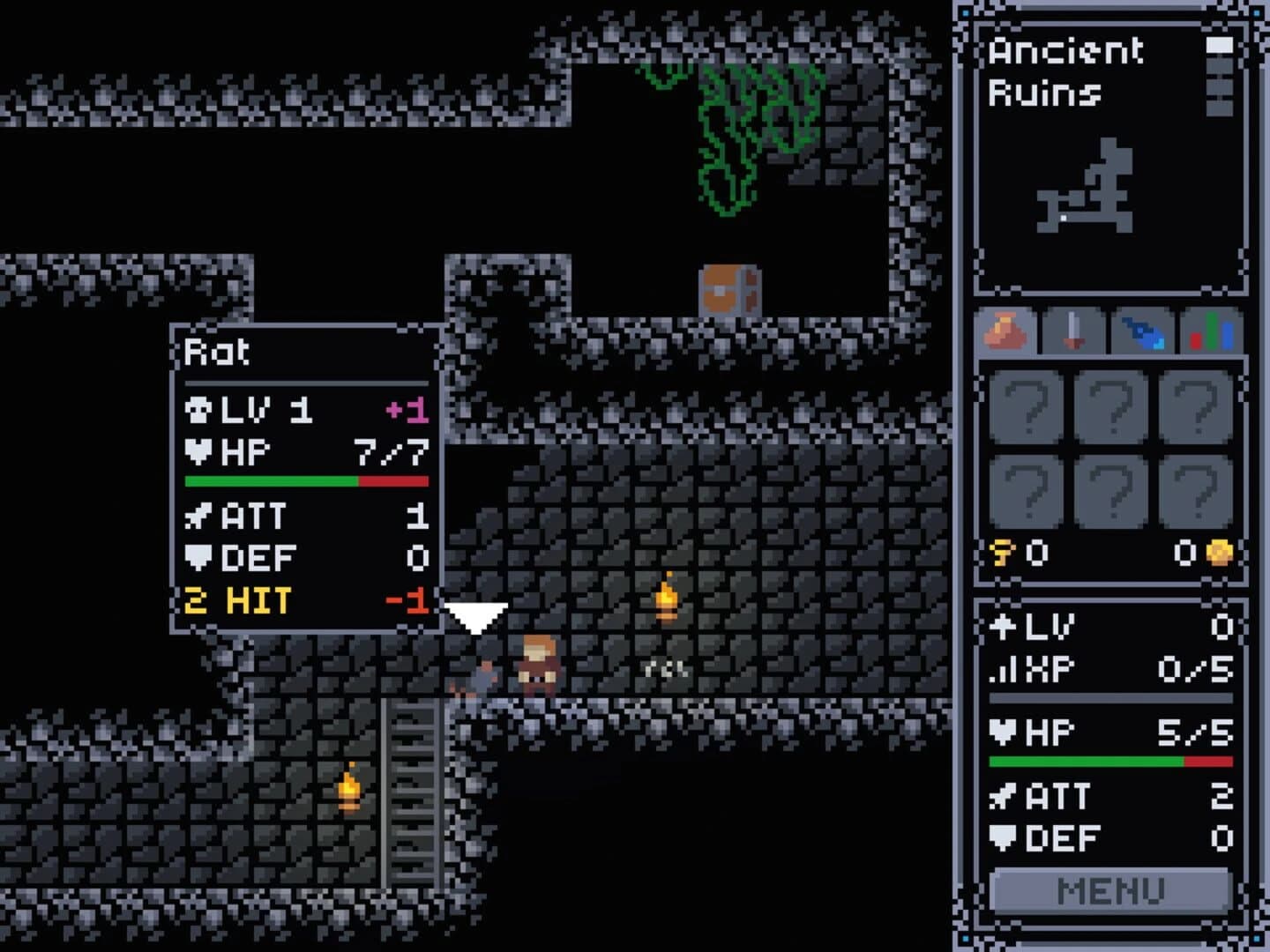Click the player's green HP bar
The height and width of the screenshot is (952, 1270).
[x=1085, y=760]
